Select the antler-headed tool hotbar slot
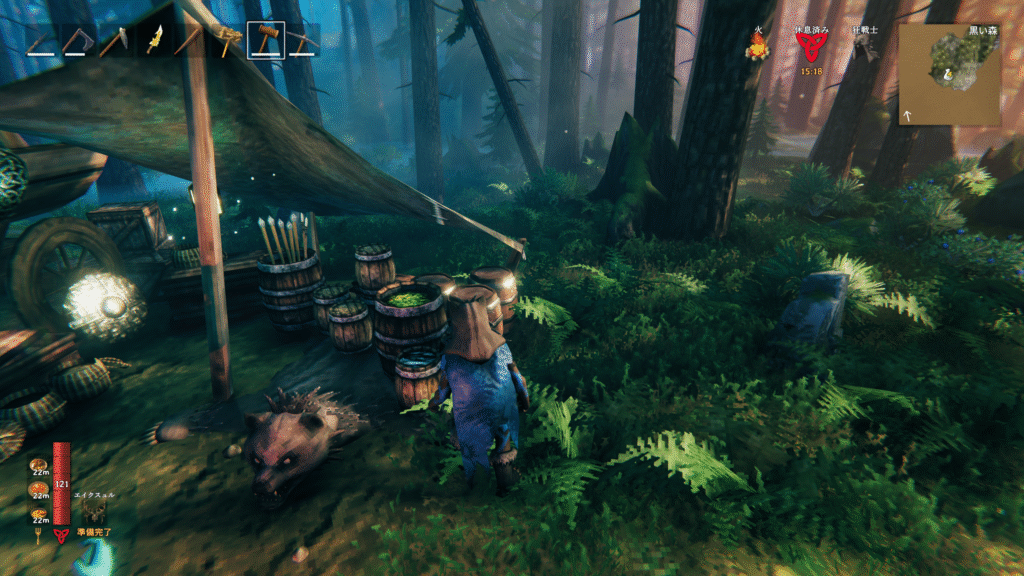This screenshot has width=1024, height=576. point(229,41)
